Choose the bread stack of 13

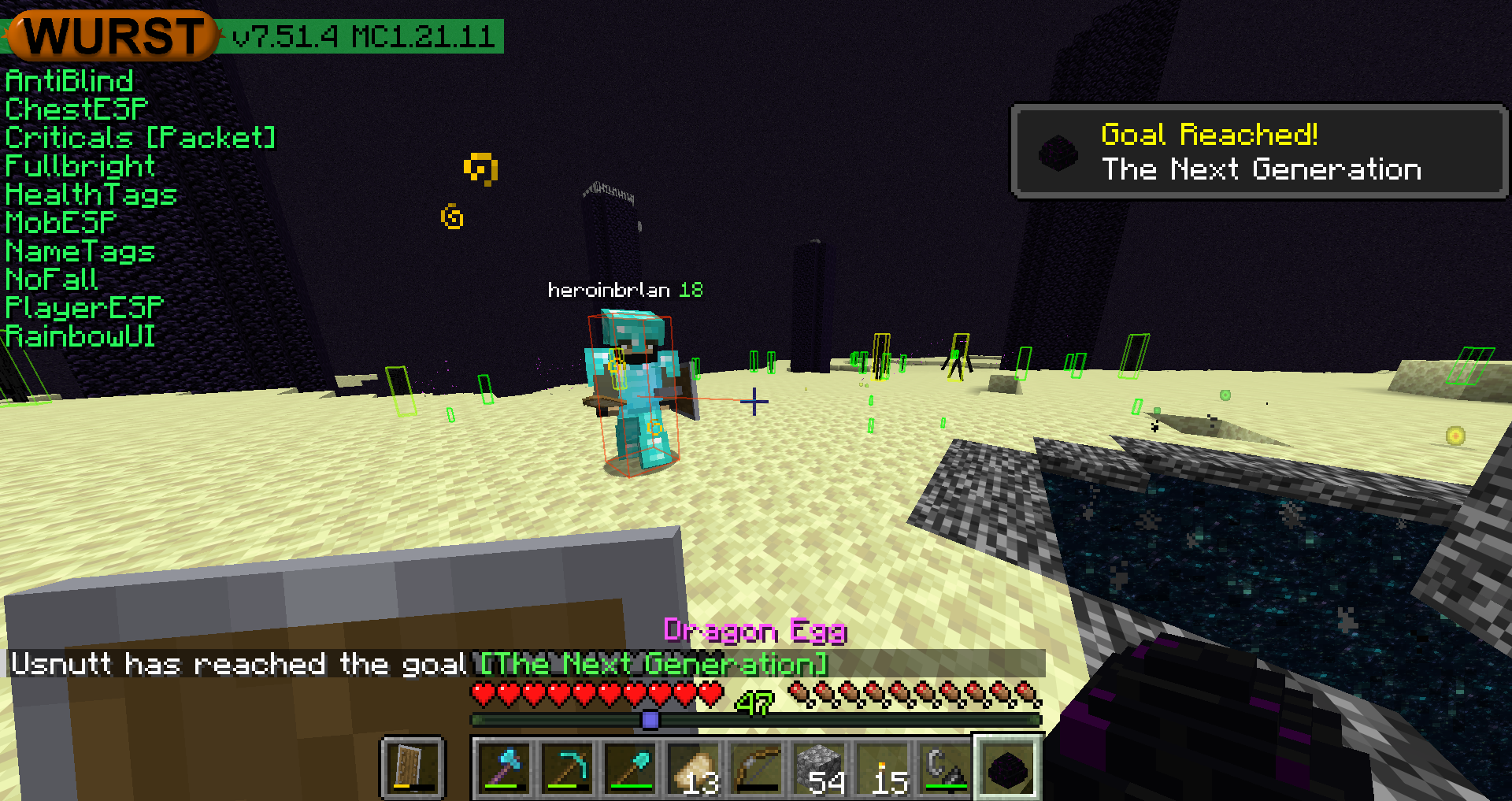[x=694, y=768]
